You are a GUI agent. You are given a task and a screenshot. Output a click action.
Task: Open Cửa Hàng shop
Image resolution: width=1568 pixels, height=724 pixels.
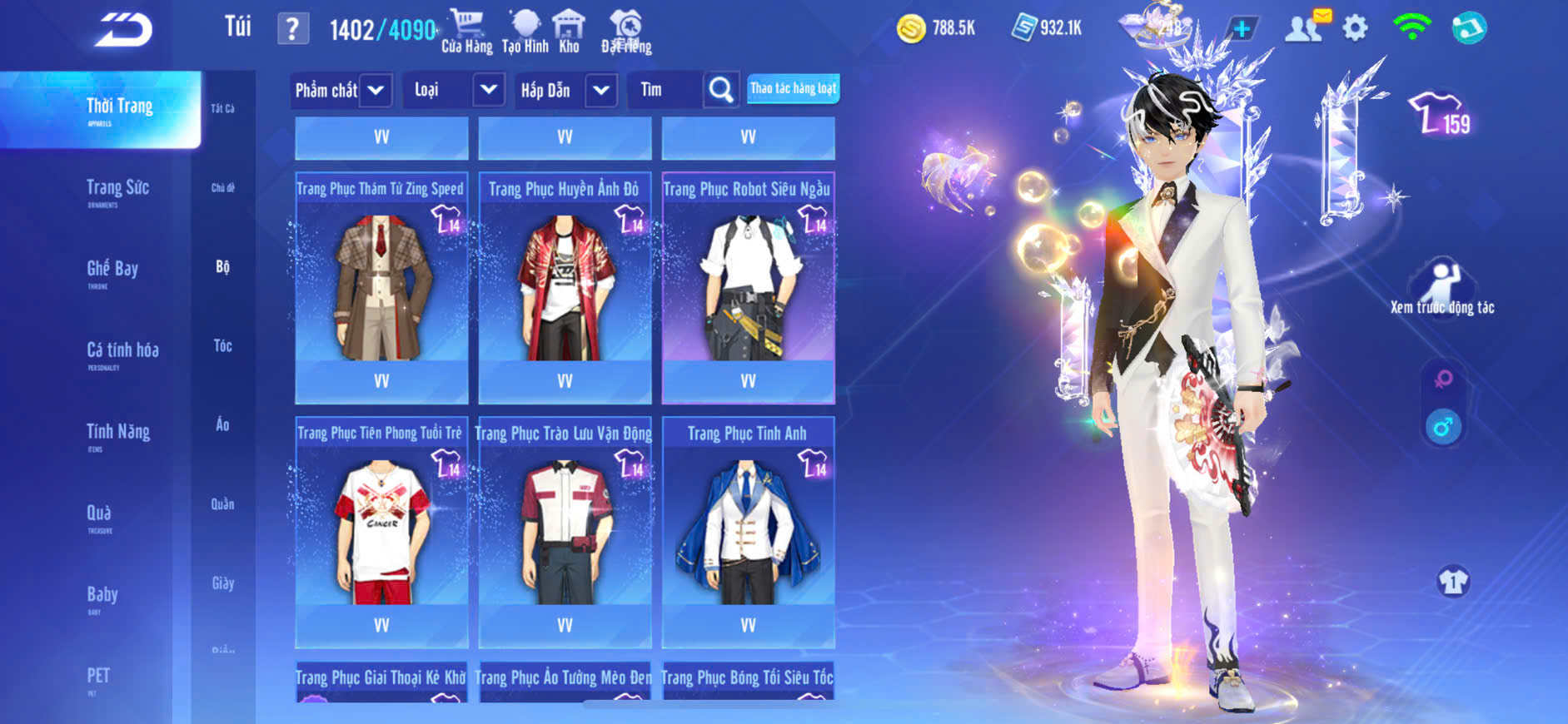[466, 32]
